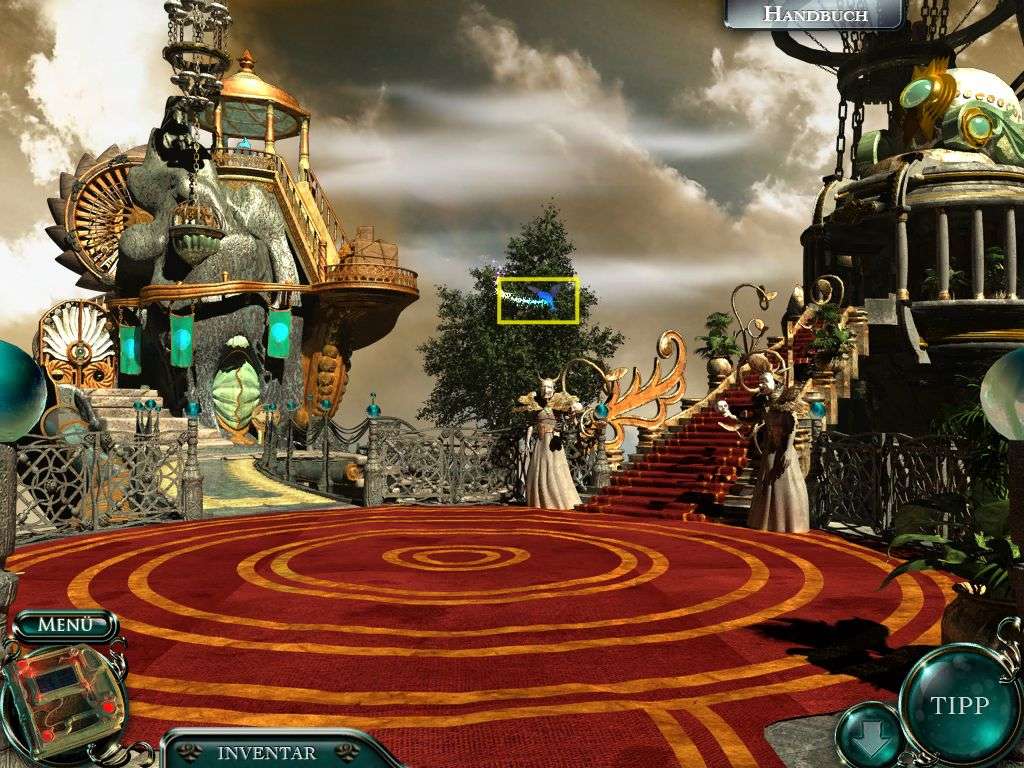Open the Menü button

65,625
